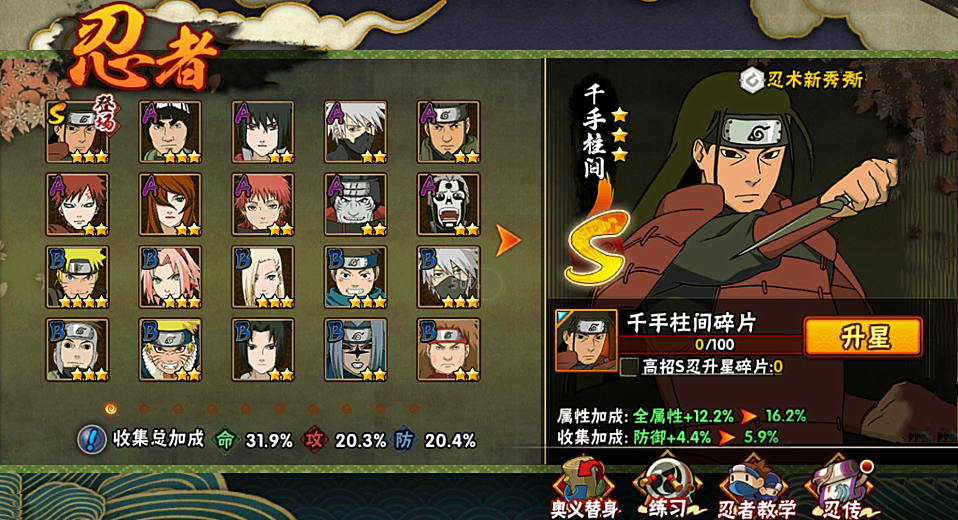Select the A-rank Kakashi portrait
This screenshot has height=520, width=958.
pyautogui.click(x=356, y=131)
